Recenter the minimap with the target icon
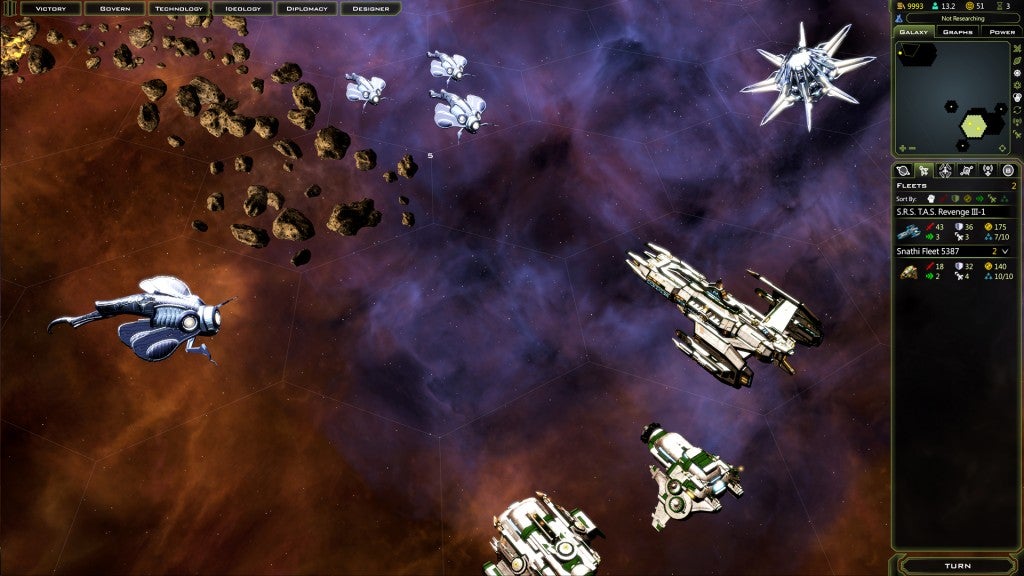Viewport: 1024px width, 576px height. coord(1002,149)
